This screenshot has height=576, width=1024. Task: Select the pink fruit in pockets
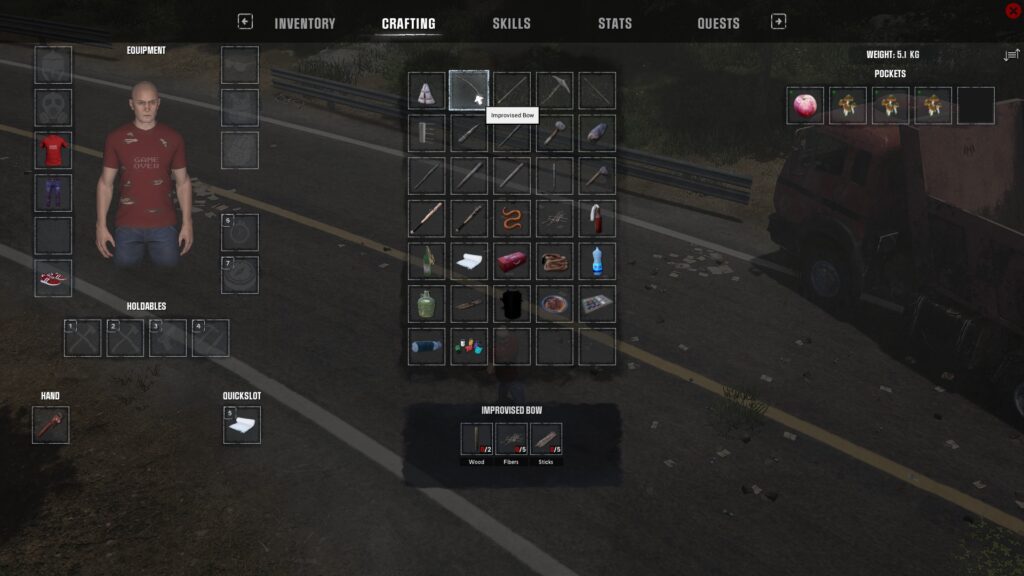[805, 105]
